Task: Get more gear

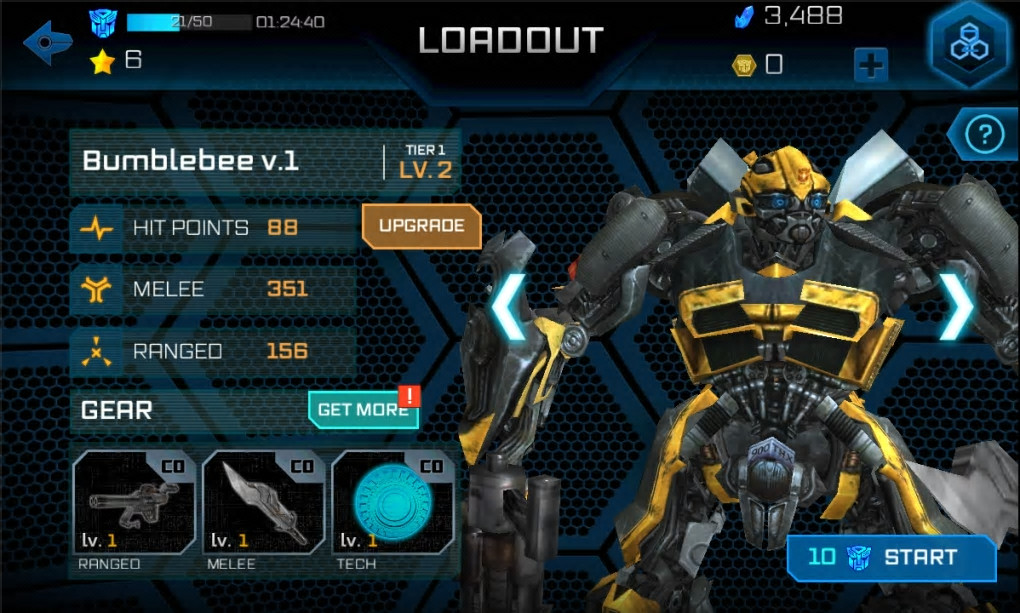Action: click(362, 409)
